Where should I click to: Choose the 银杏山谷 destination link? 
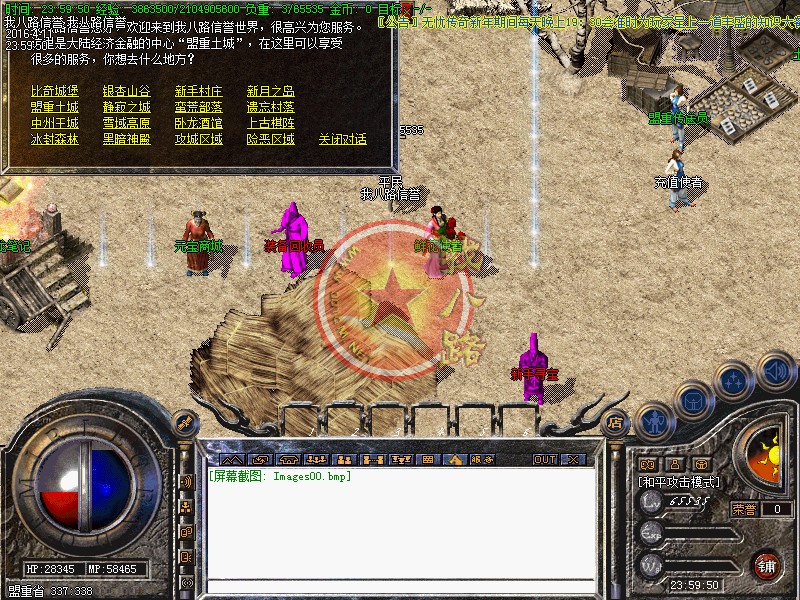click(x=126, y=91)
